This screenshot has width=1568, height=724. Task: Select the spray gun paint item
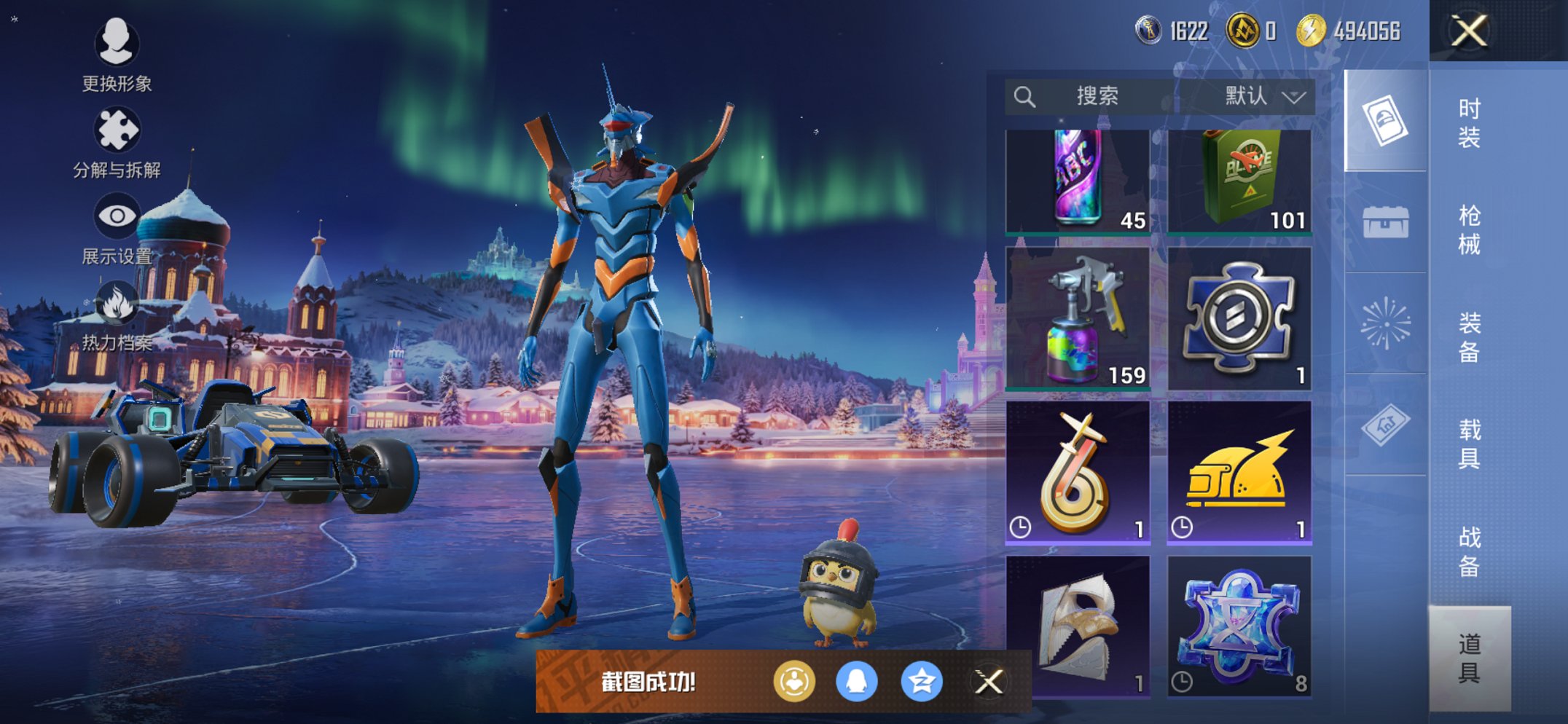pos(1078,318)
